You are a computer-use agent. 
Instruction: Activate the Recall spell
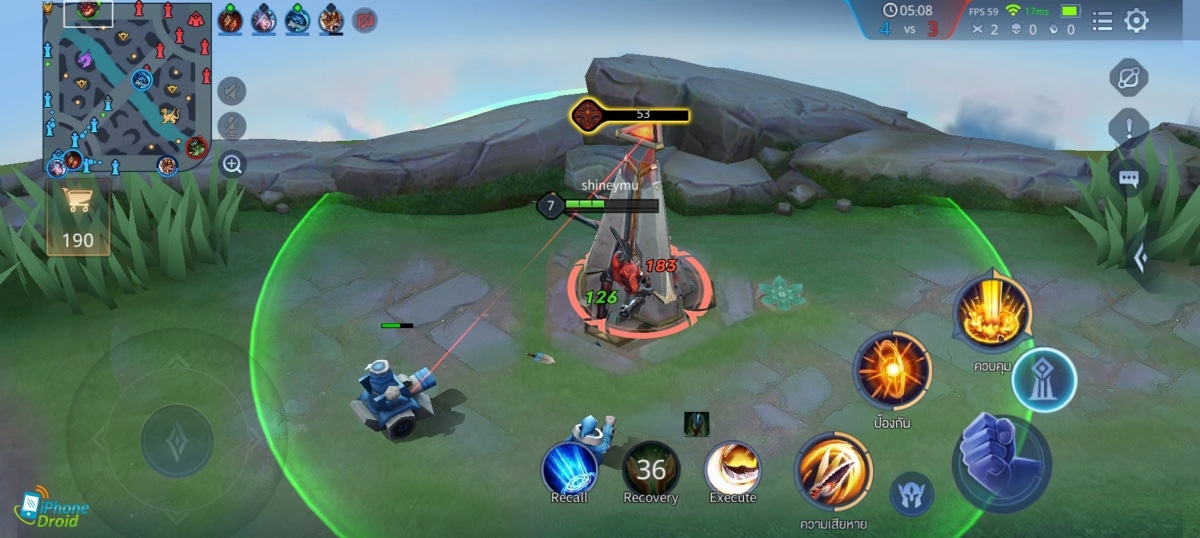point(570,468)
